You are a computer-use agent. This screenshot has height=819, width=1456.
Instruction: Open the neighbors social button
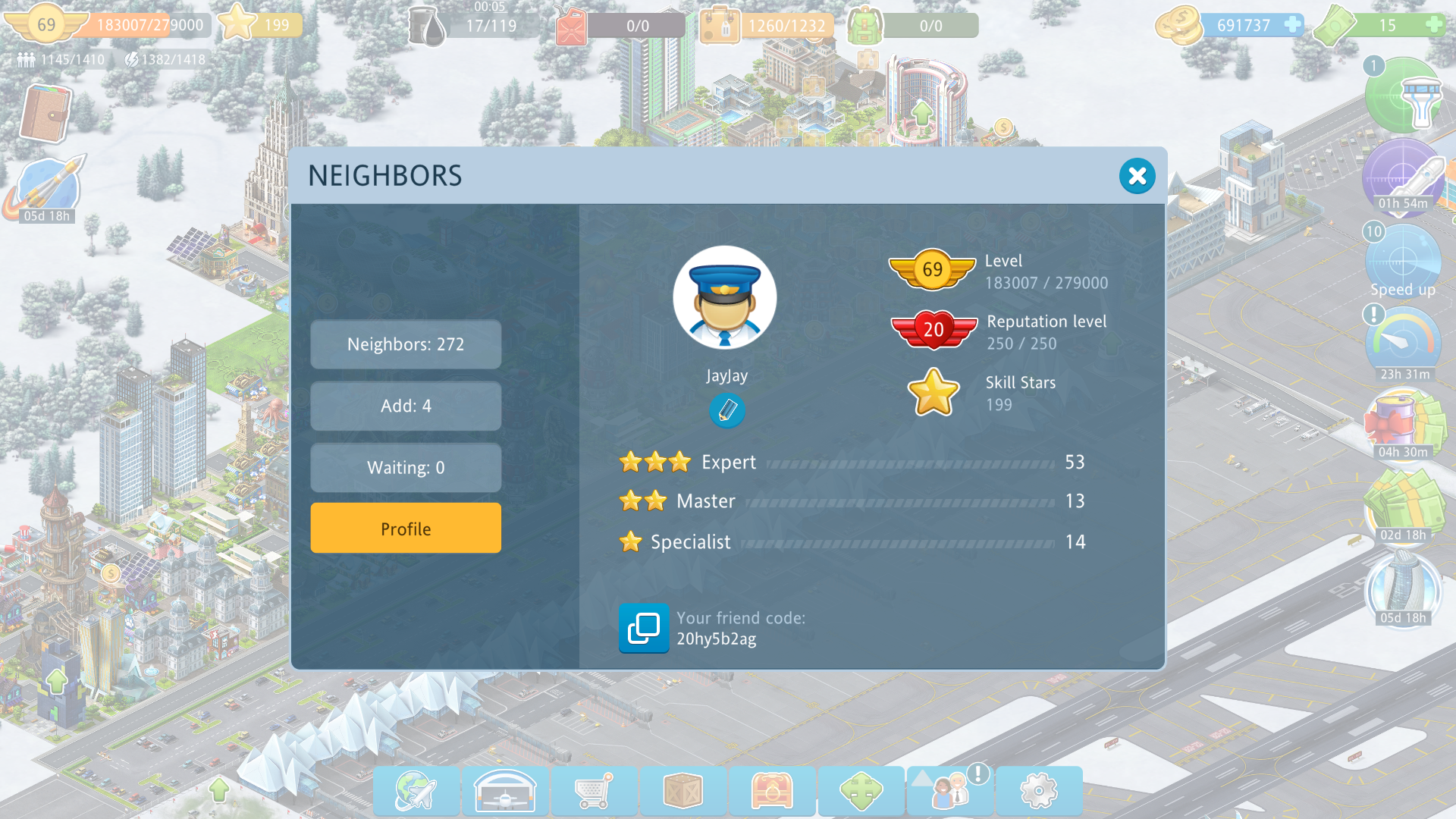click(950, 791)
